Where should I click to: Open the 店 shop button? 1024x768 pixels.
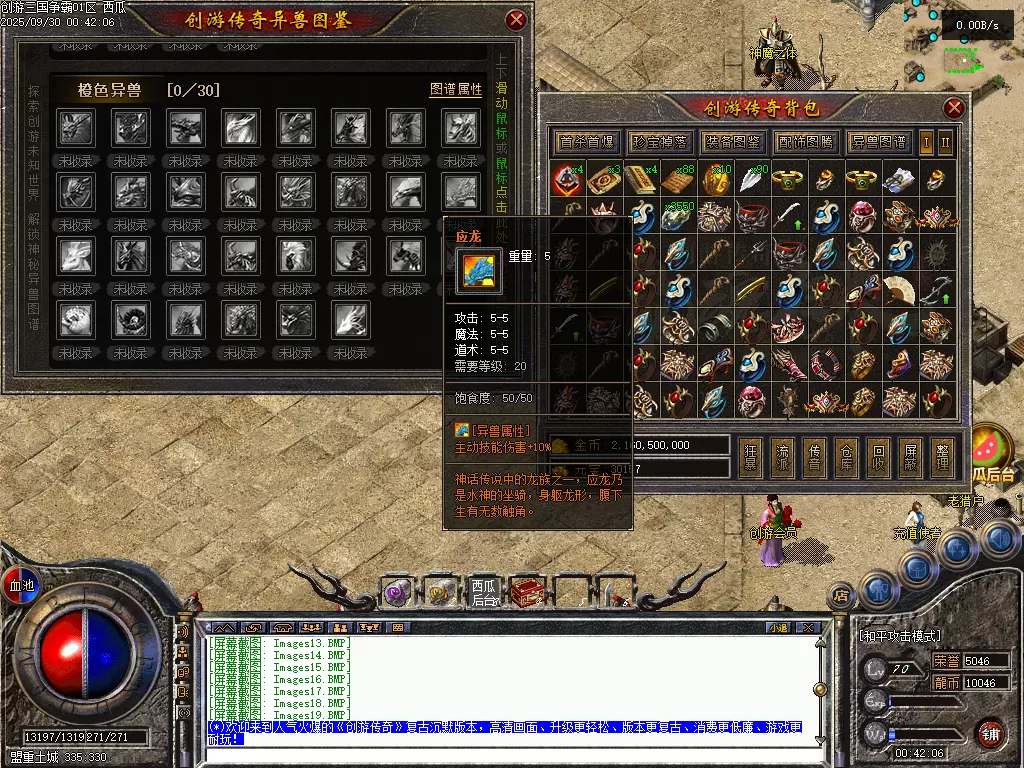coord(841,596)
